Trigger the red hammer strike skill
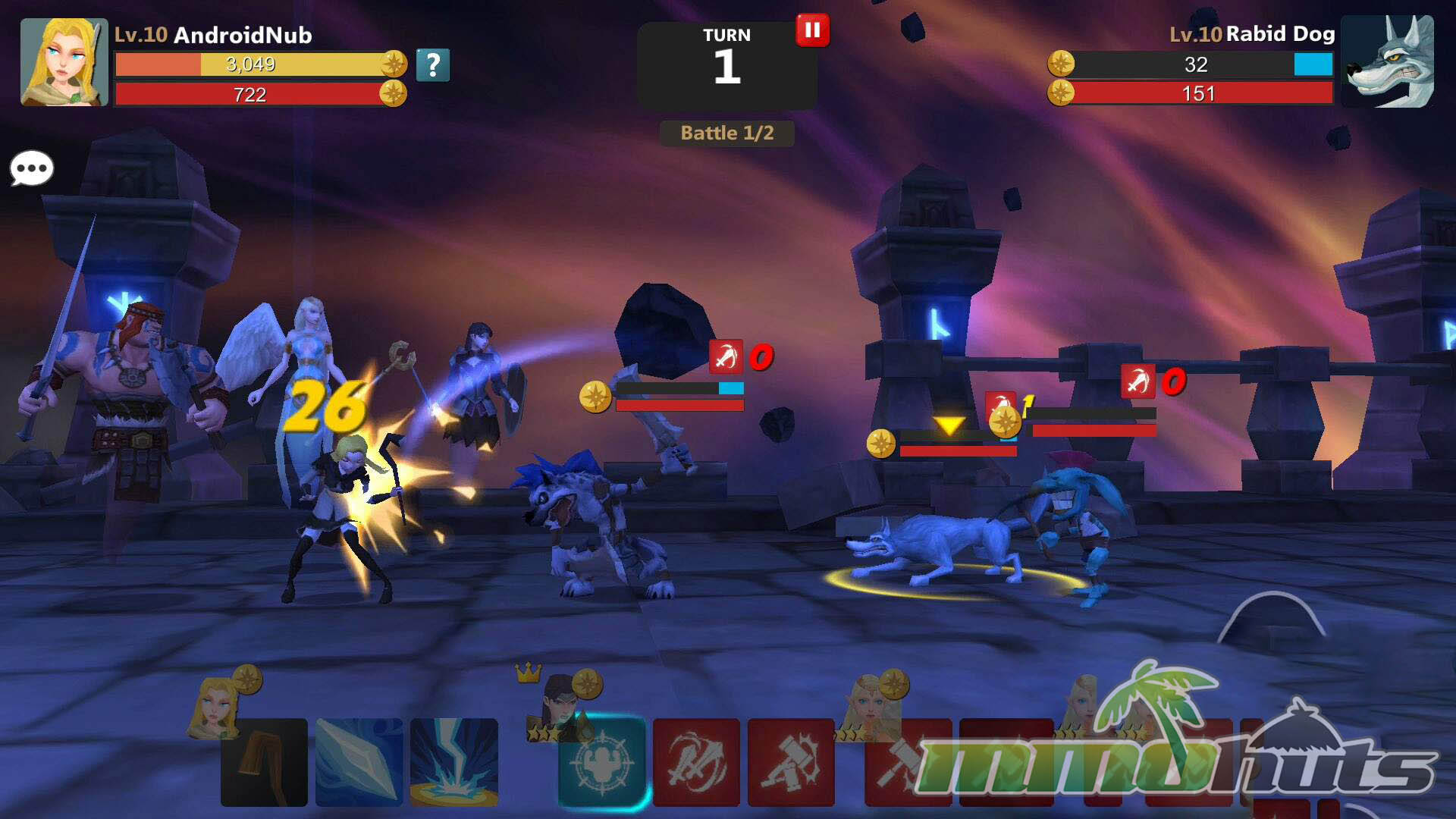This screenshot has height=819, width=1456. (x=791, y=761)
